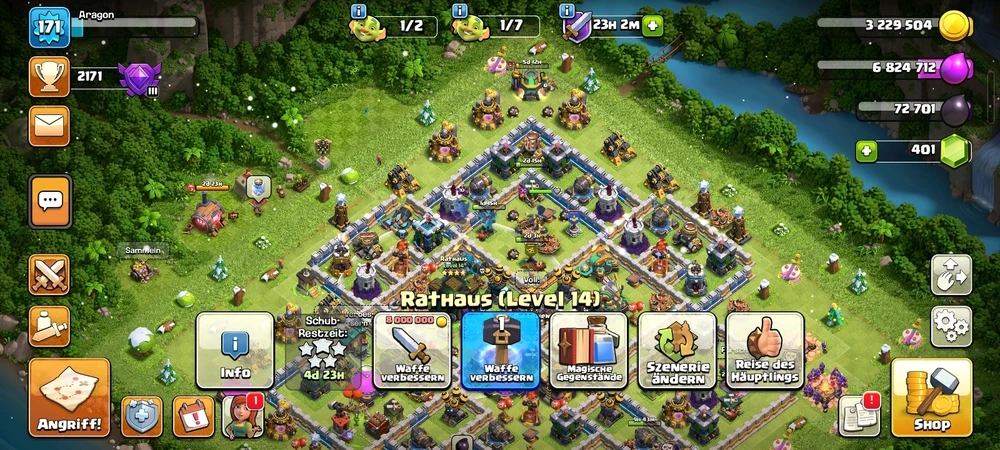Start Reise des Häuptlings

(765, 350)
